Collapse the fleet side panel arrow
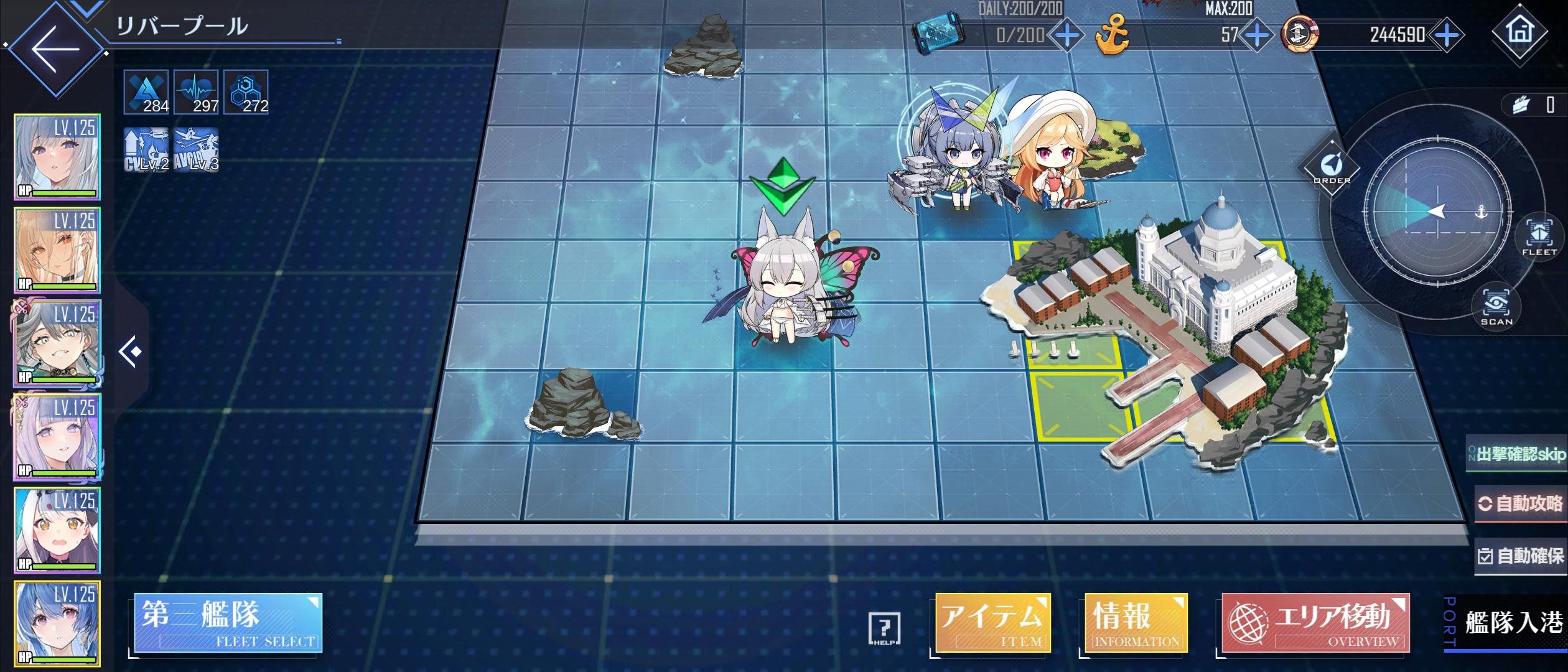The image size is (1568, 672). coord(131,352)
